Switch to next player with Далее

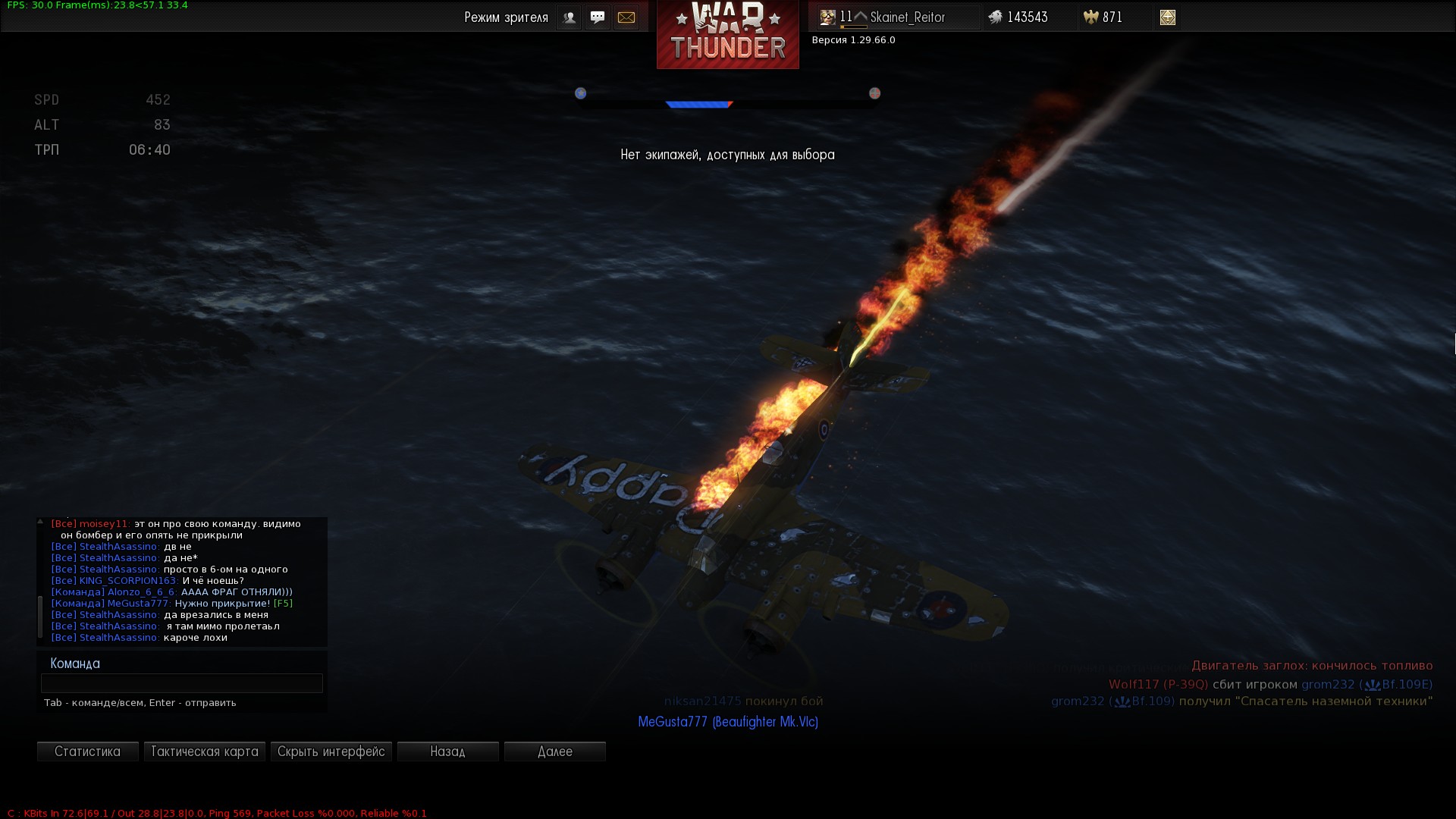[x=555, y=752]
